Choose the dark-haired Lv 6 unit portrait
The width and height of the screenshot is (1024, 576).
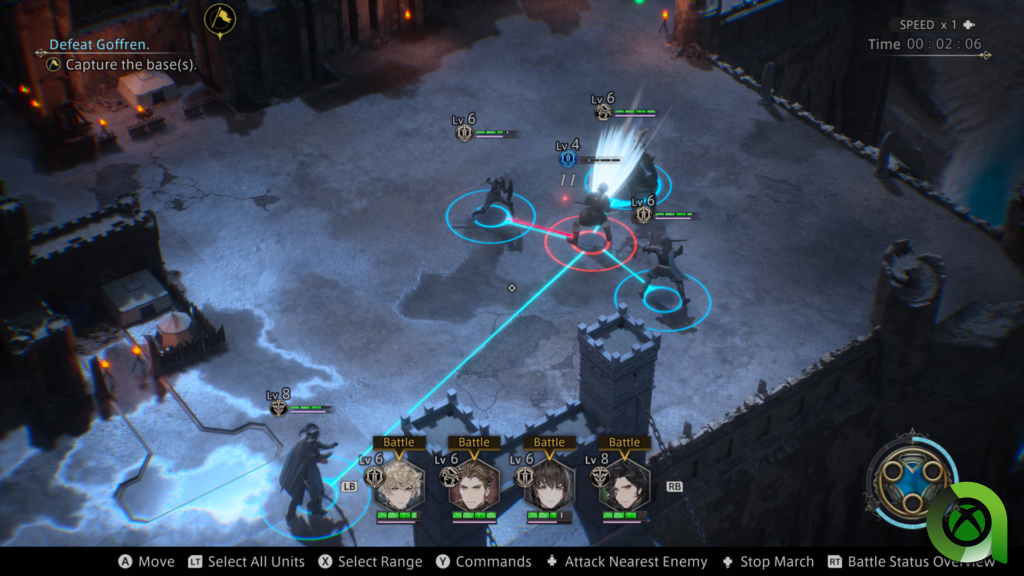pos(549,484)
